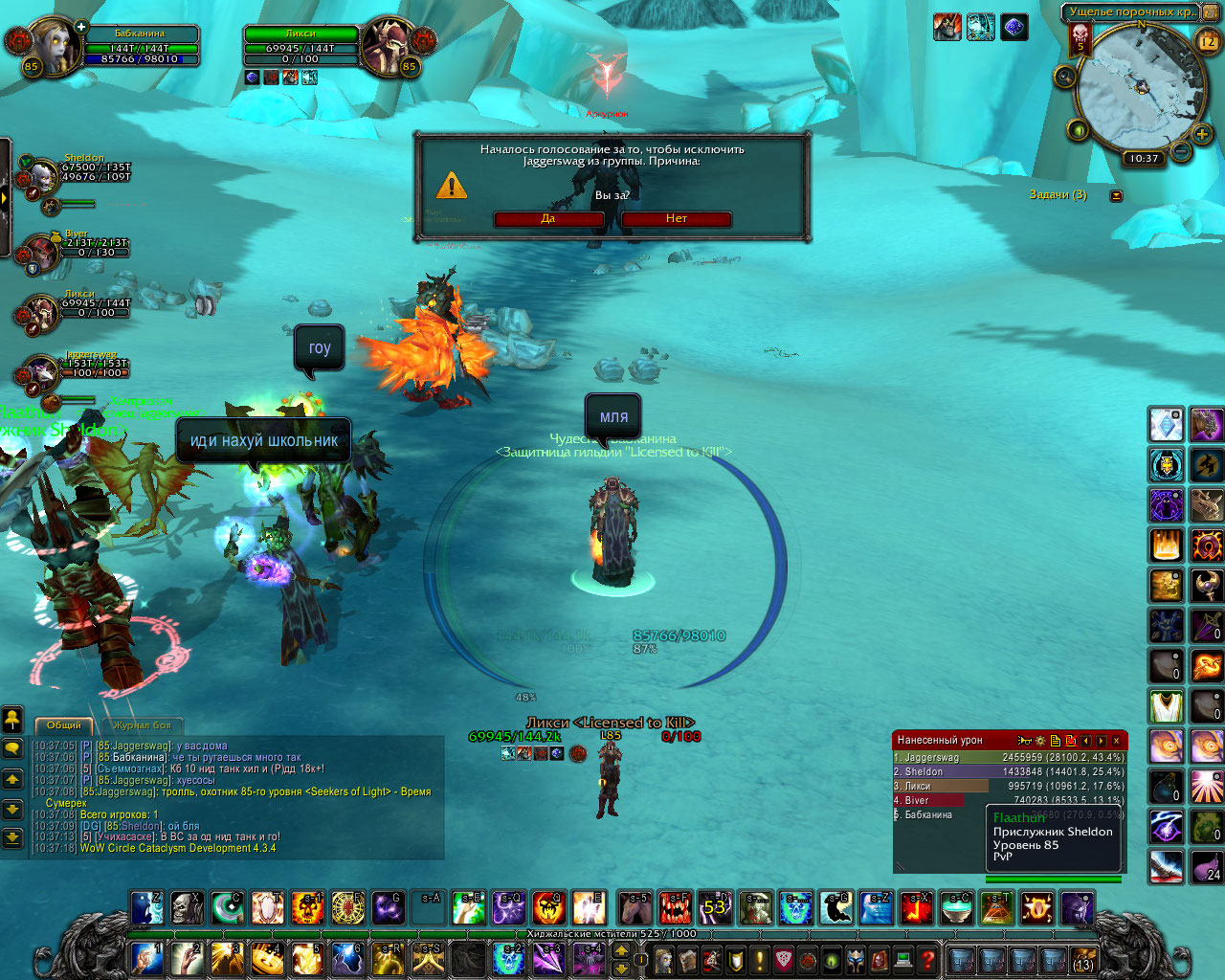The image size is (1225, 980).
Task: Select the Общий chat tab
Action: point(64,725)
